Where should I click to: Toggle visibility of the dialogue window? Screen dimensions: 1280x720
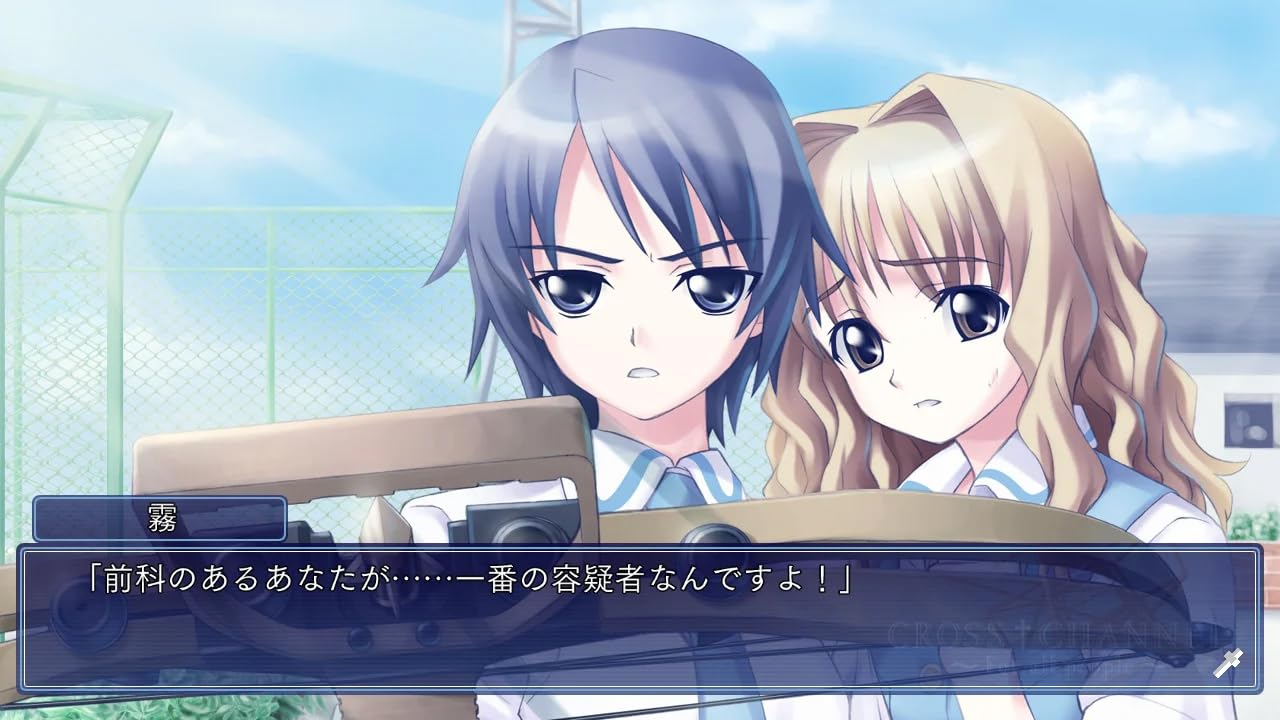click(x=640, y=610)
